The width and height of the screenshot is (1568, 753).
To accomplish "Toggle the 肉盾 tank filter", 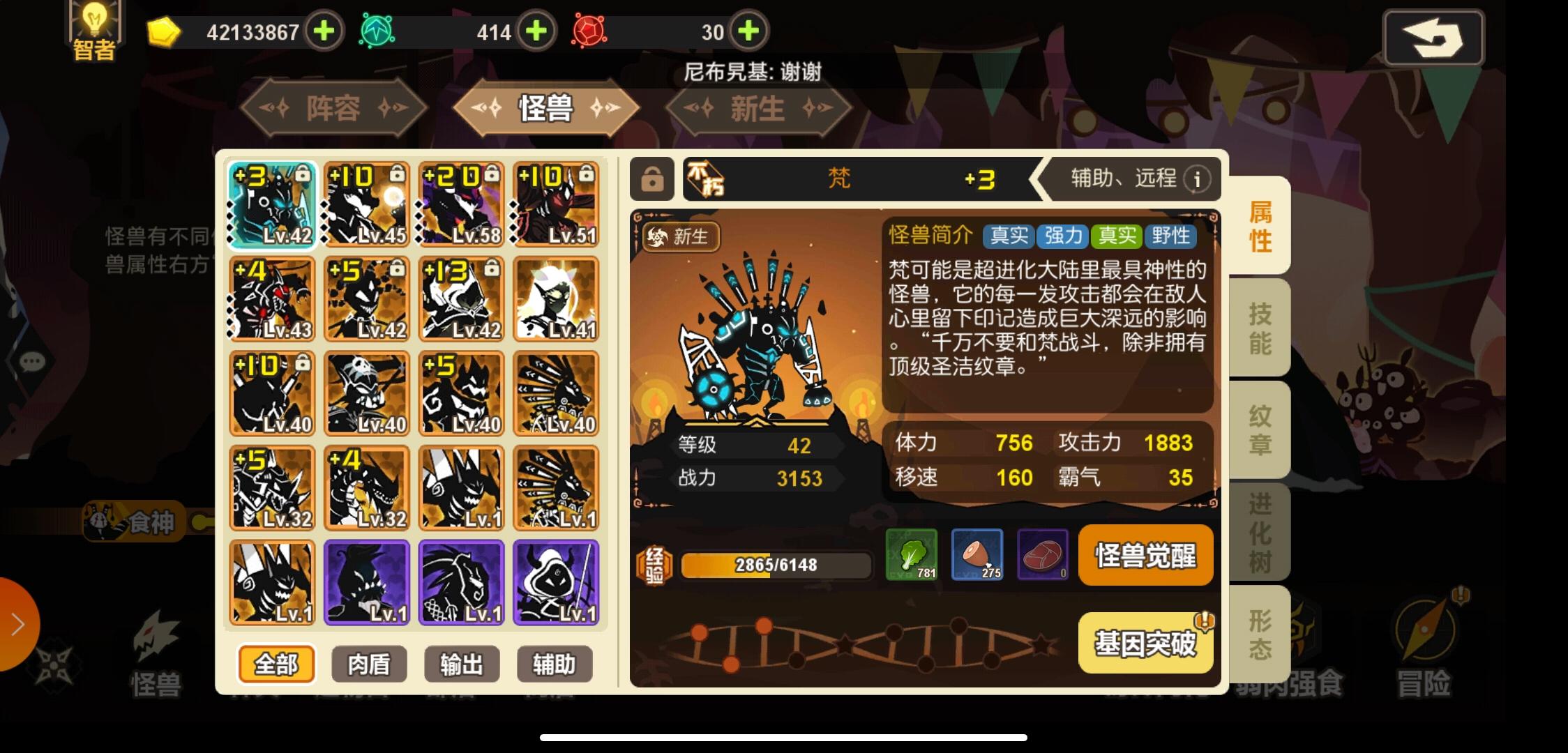I will coord(368,664).
